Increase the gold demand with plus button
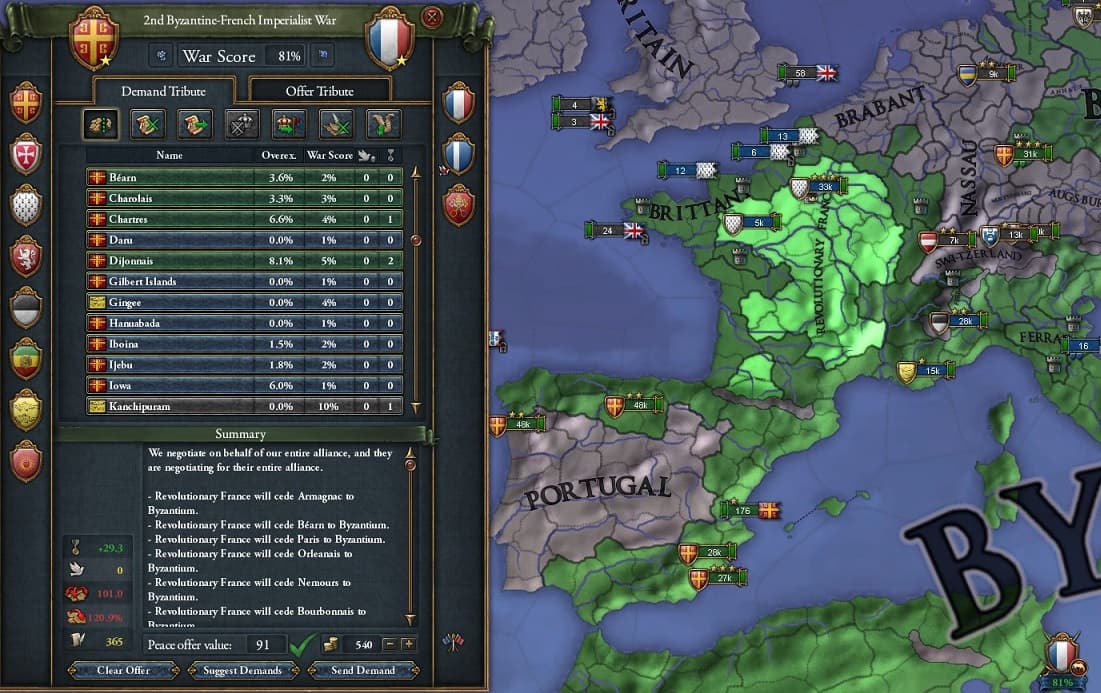 click(408, 645)
